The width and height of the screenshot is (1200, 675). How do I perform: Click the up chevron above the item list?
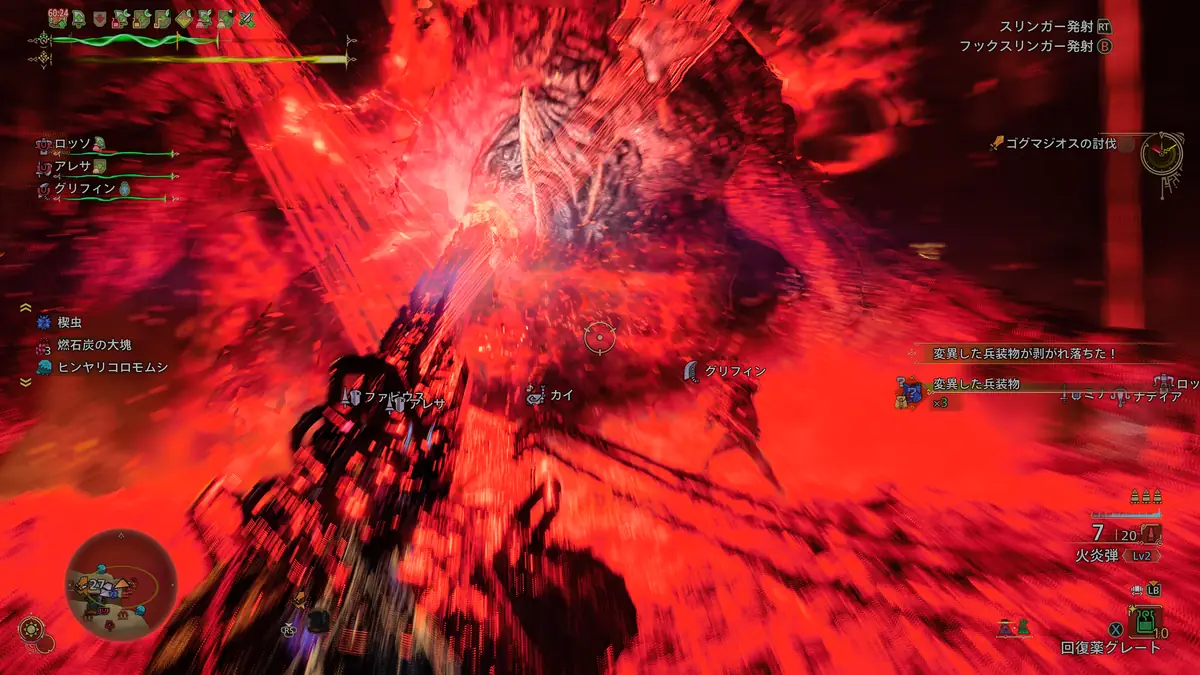(26, 308)
